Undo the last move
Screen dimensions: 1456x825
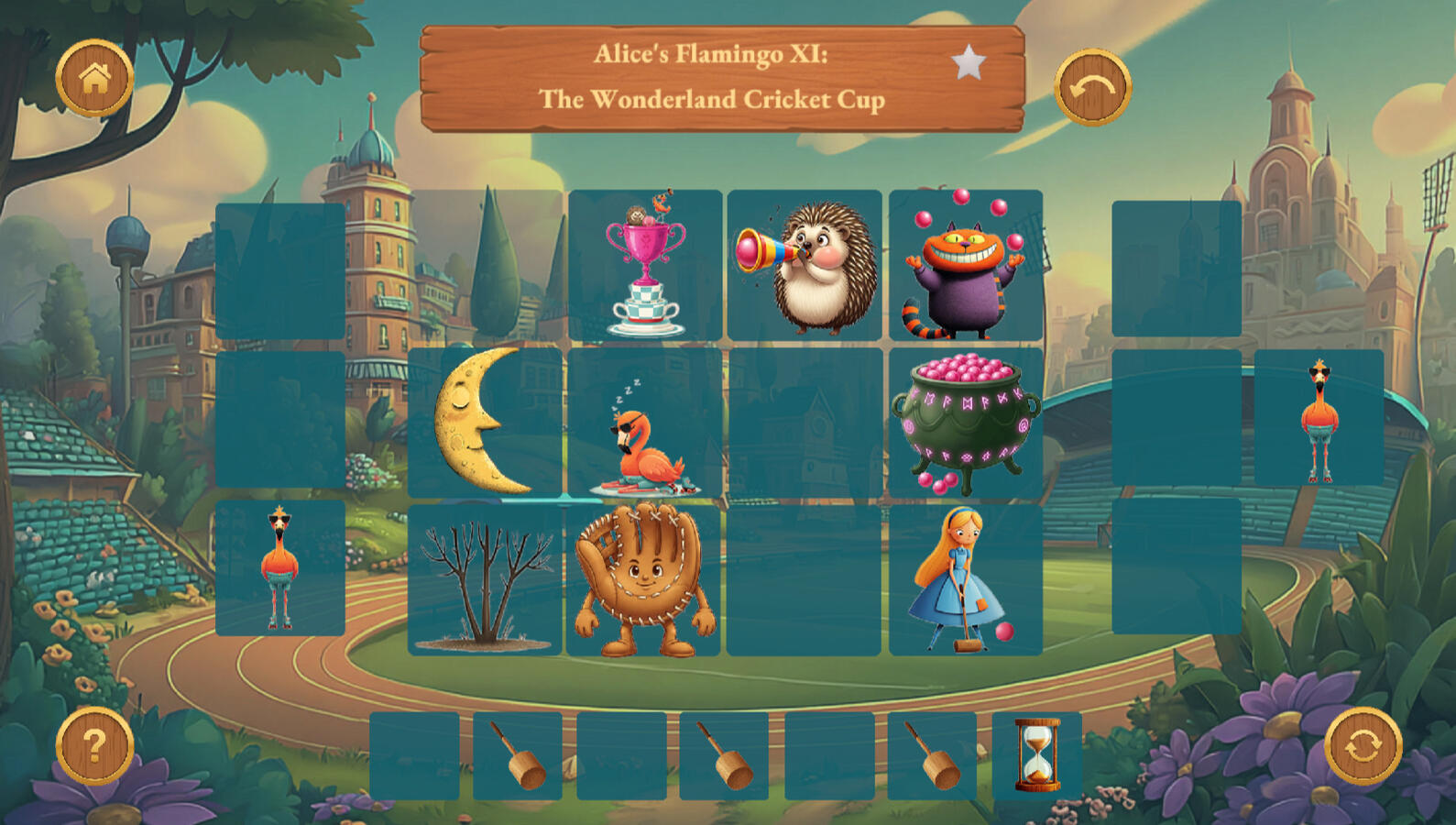pyautogui.click(x=1092, y=87)
